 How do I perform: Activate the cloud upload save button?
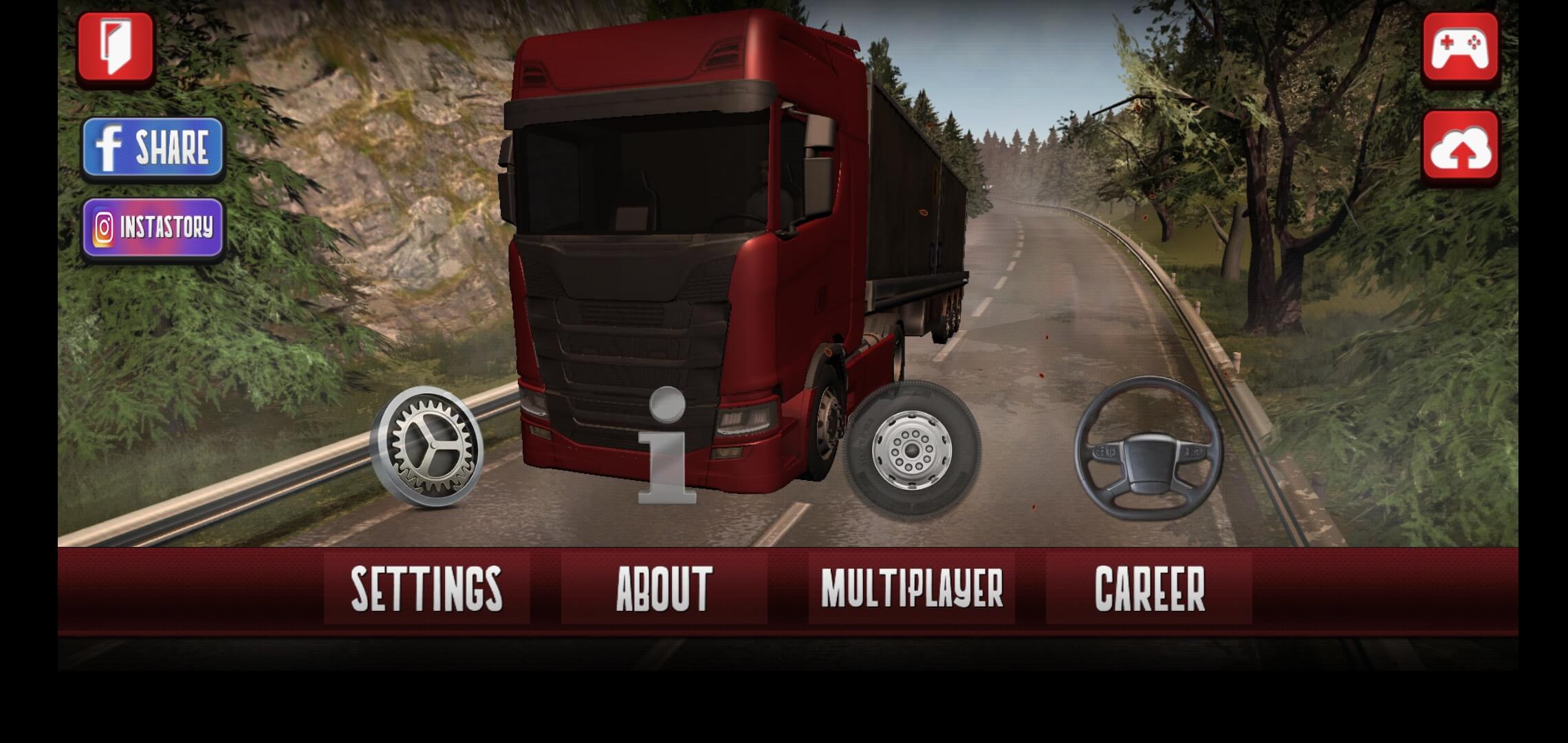(x=1461, y=147)
